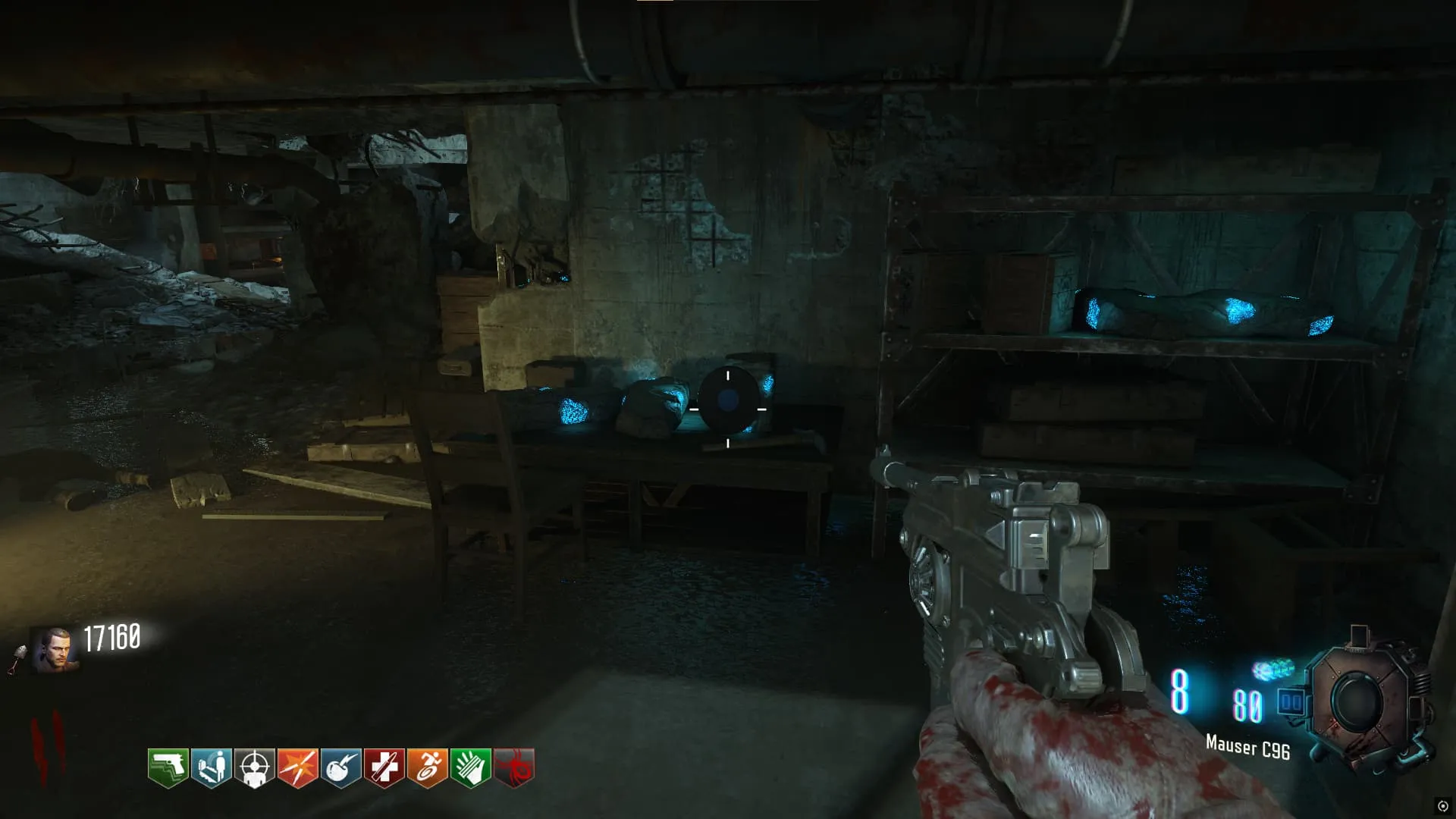Image resolution: width=1456 pixels, height=819 pixels.
Task: Click the Widow's Wine spider perk icon
Action: [513, 767]
